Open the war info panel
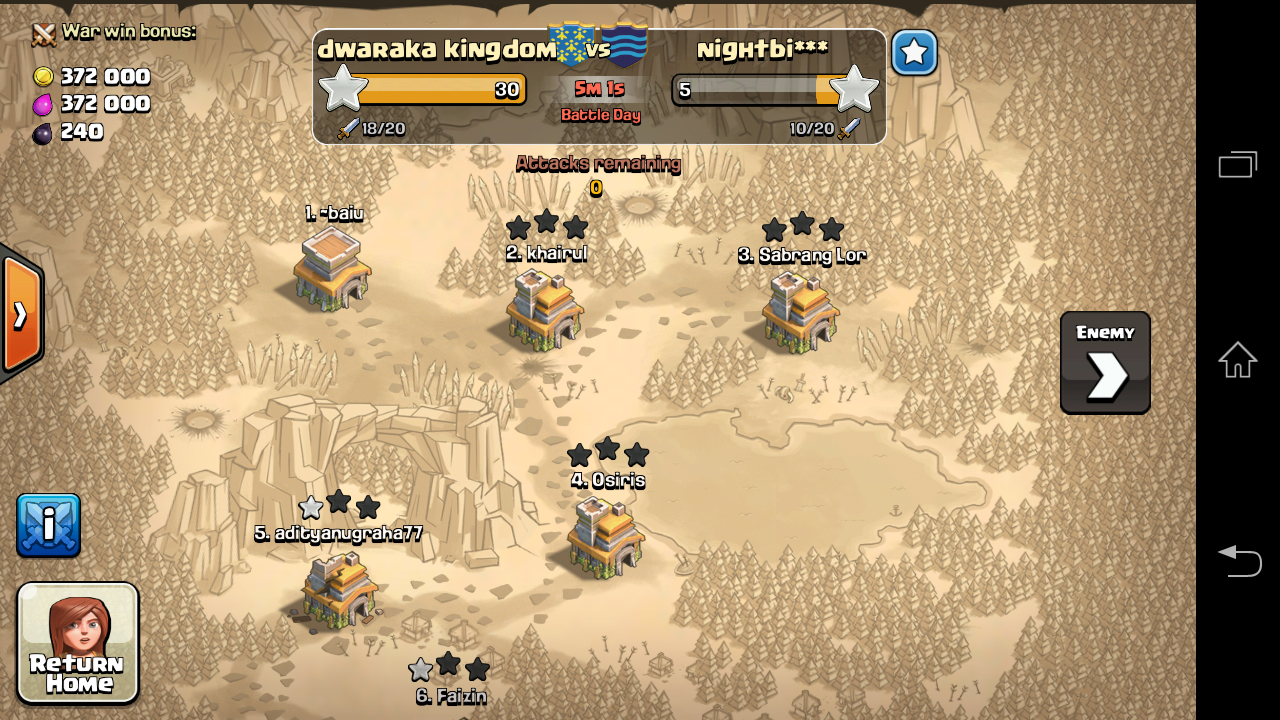1280x720 pixels. [48, 524]
